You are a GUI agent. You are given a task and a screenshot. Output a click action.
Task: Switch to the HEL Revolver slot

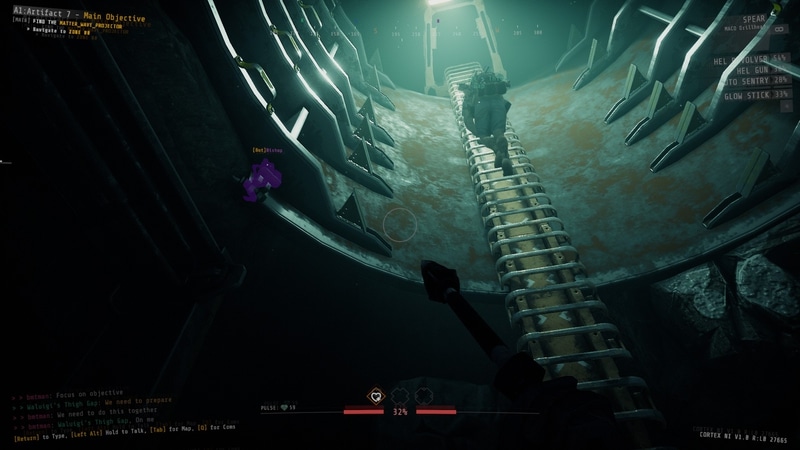[x=748, y=61]
